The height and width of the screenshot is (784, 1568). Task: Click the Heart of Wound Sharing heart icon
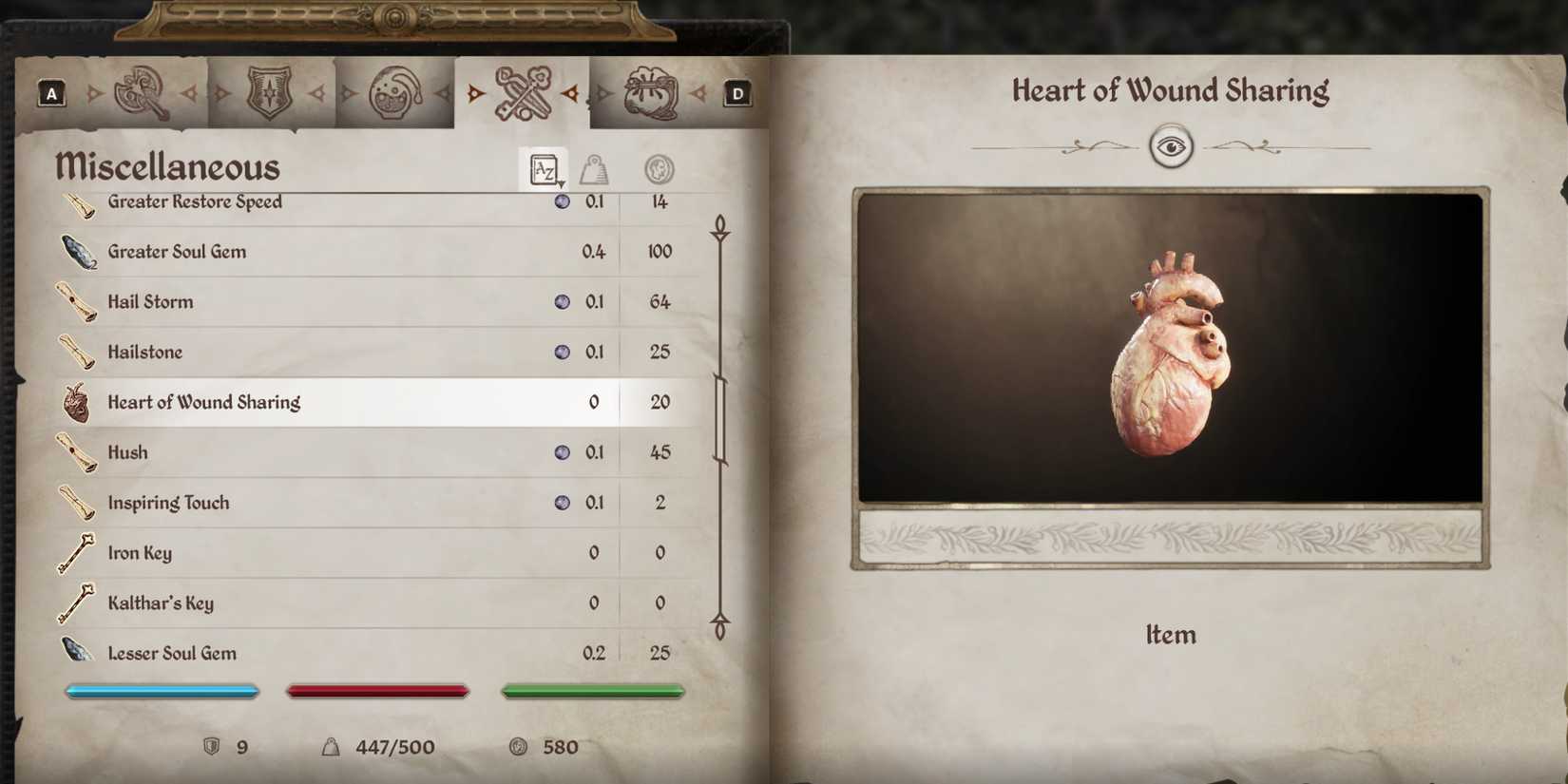click(x=75, y=401)
